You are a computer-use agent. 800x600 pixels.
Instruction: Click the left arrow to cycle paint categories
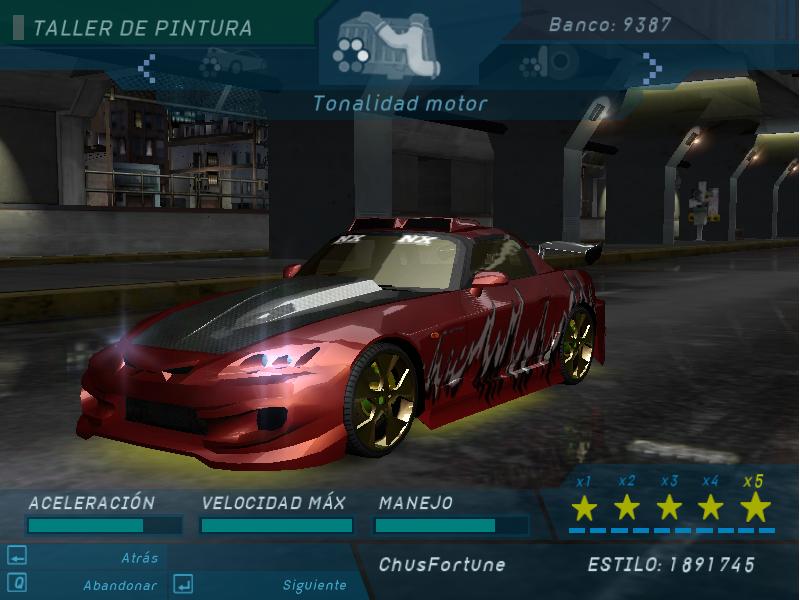(x=147, y=67)
